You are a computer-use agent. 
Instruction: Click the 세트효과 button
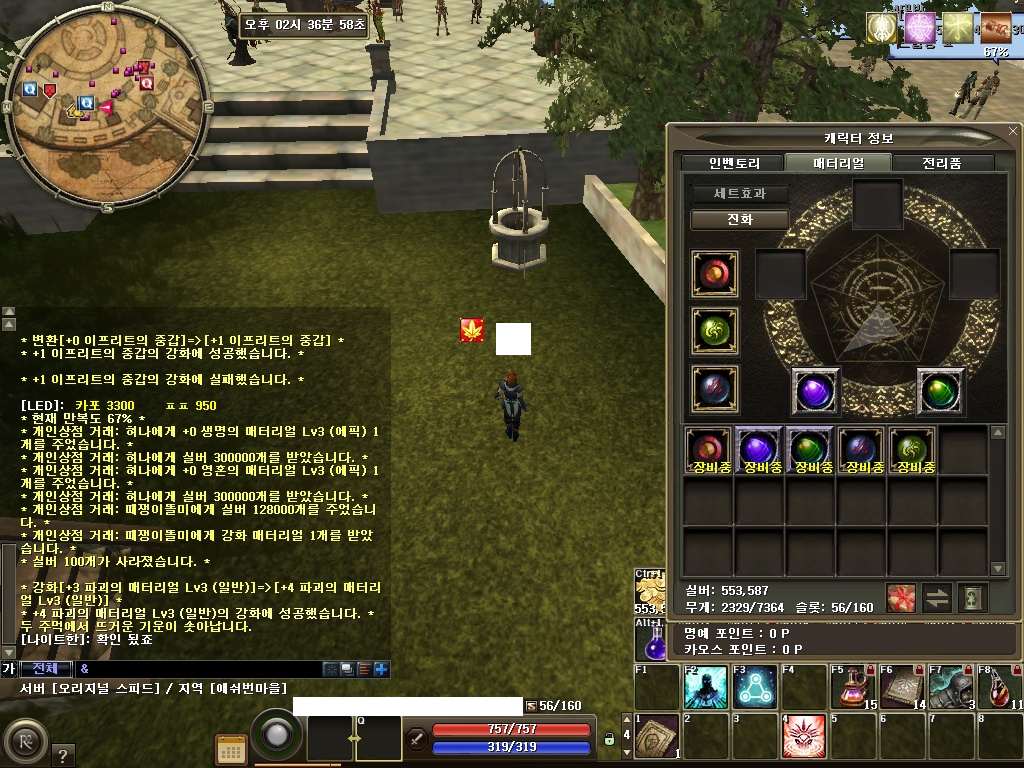pyautogui.click(x=739, y=193)
